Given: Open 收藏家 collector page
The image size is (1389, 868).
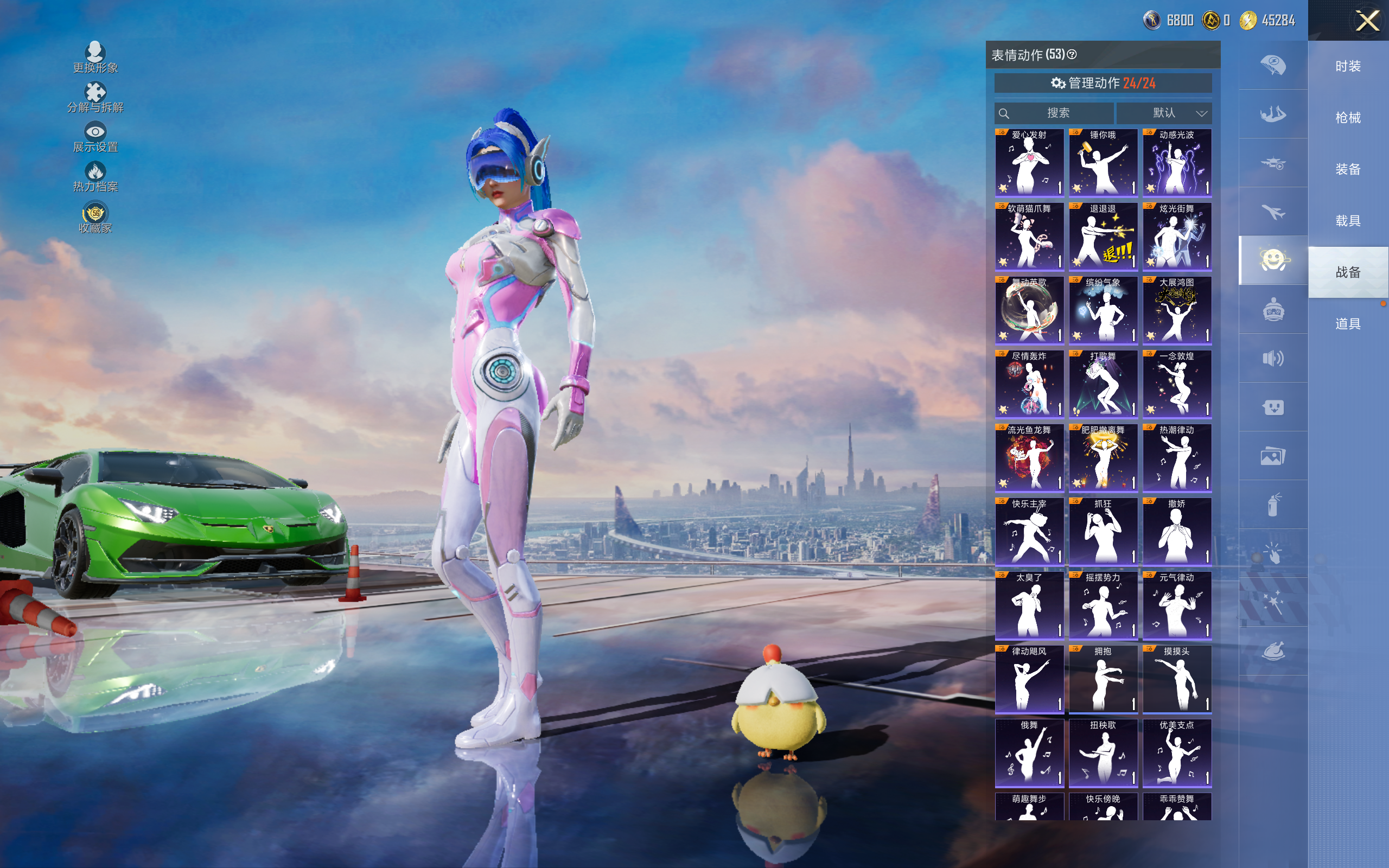Looking at the screenshot, I should coord(95,218).
